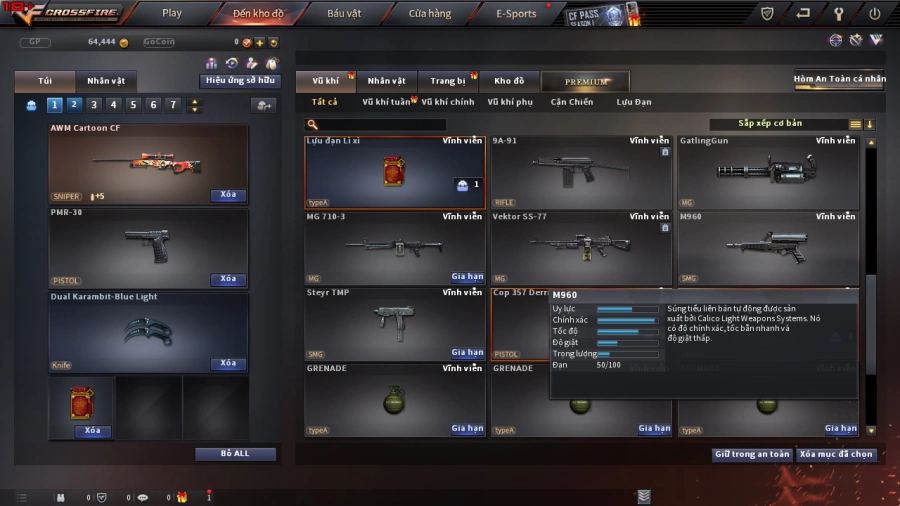Open the Play menu
The width and height of the screenshot is (900, 506).
tap(172, 13)
